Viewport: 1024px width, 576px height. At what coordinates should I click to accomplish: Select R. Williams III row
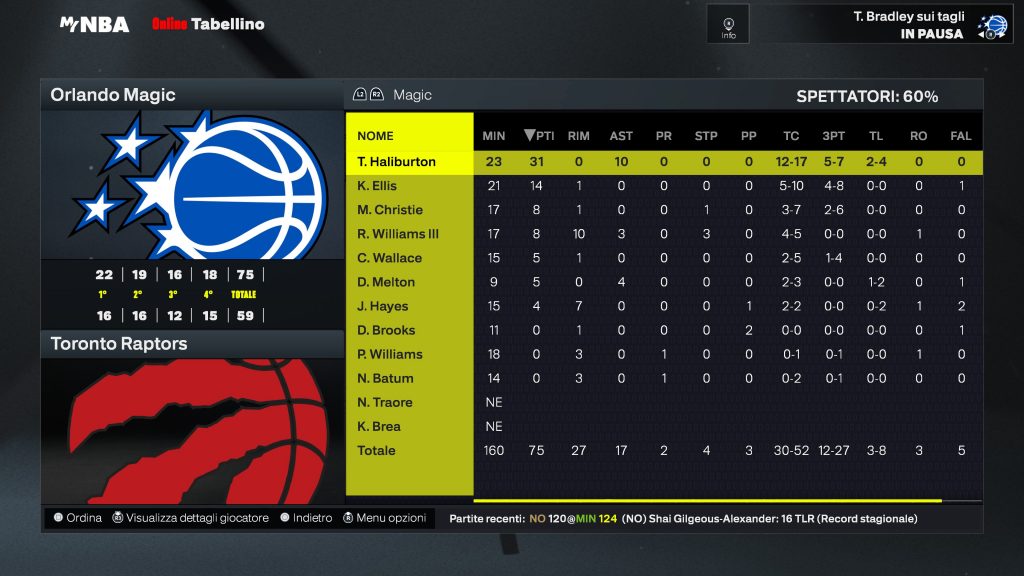click(x=398, y=234)
